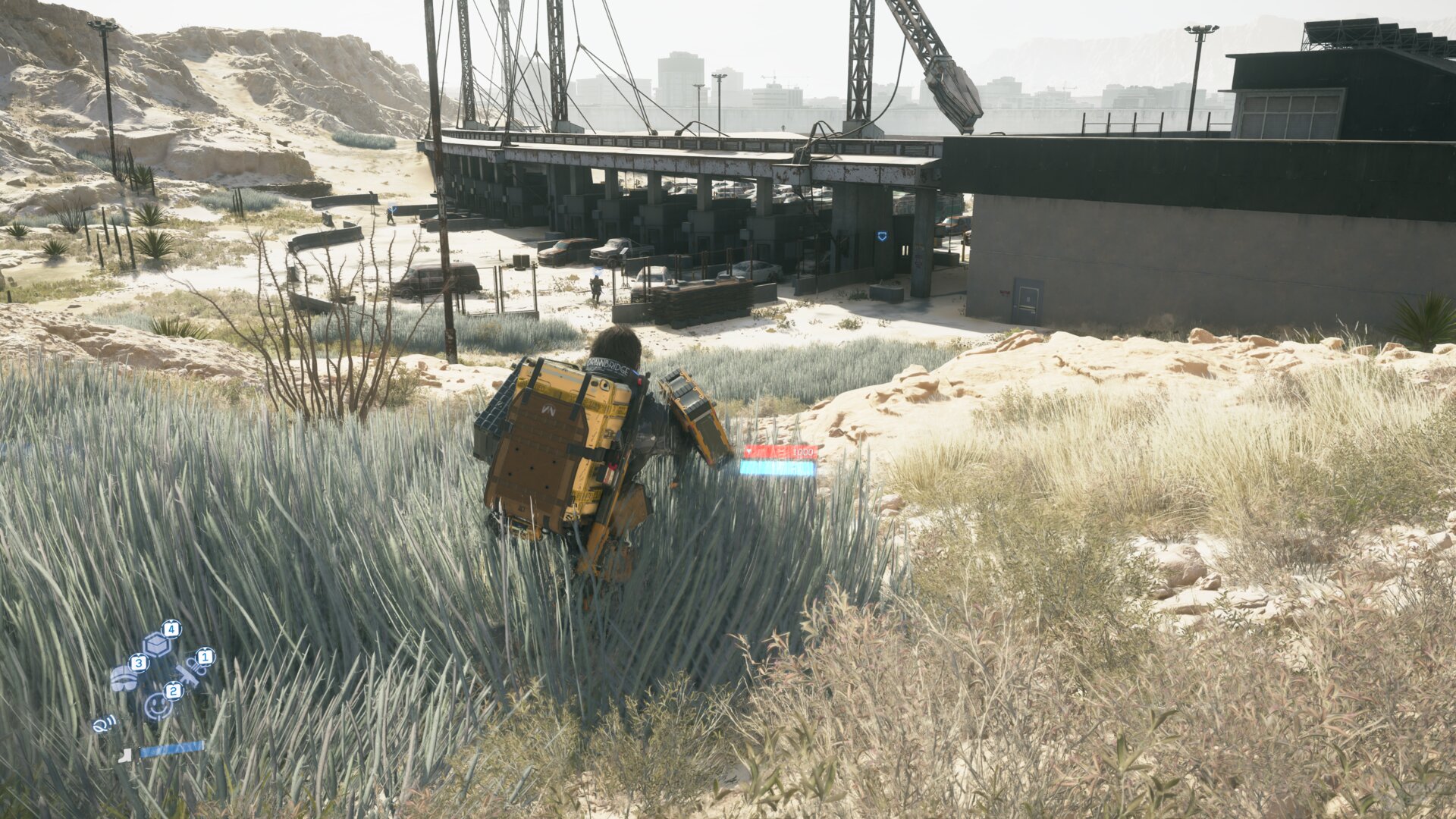The height and width of the screenshot is (819, 1456).
Task: Open quick menu entry numbered 2
Action: pyautogui.click(x=174, y=691)
